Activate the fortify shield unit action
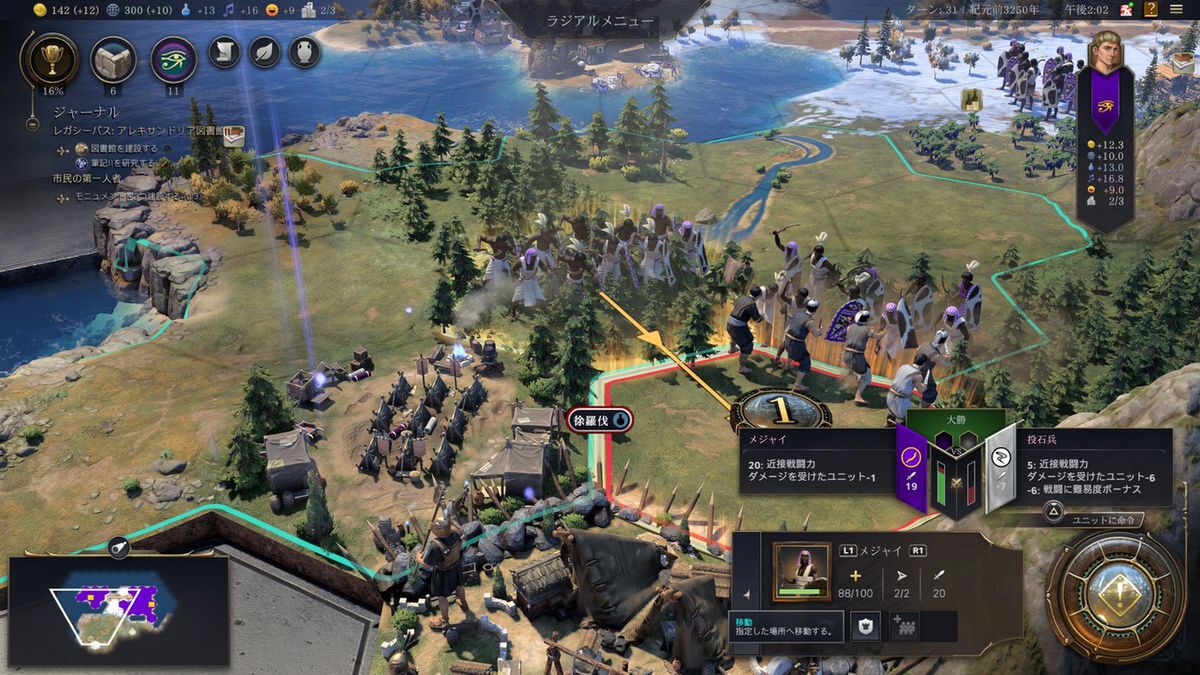The image size is (1200, 675). tap(865, 626)
